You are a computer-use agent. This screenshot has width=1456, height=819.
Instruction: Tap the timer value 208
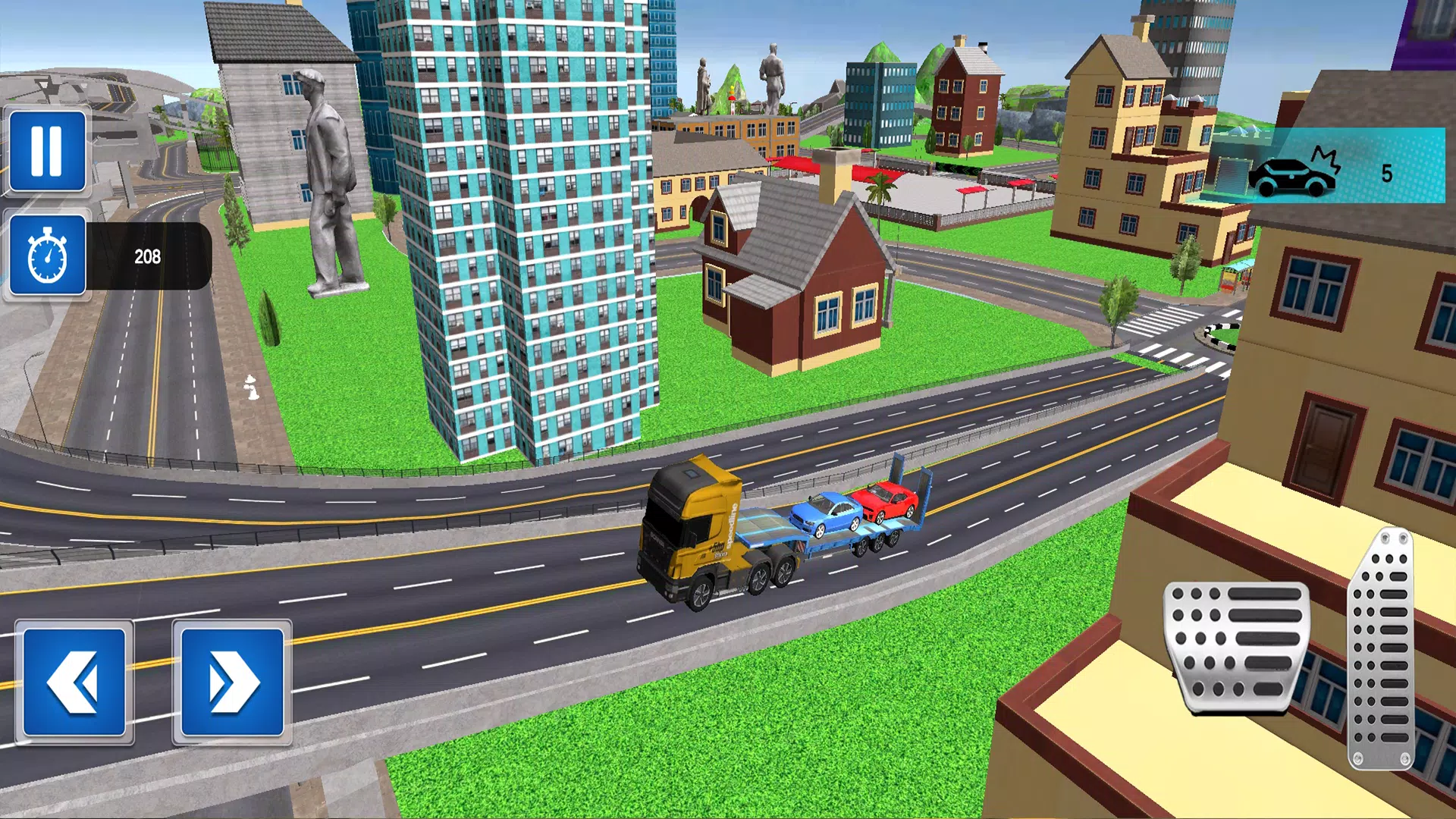point(149,256)
